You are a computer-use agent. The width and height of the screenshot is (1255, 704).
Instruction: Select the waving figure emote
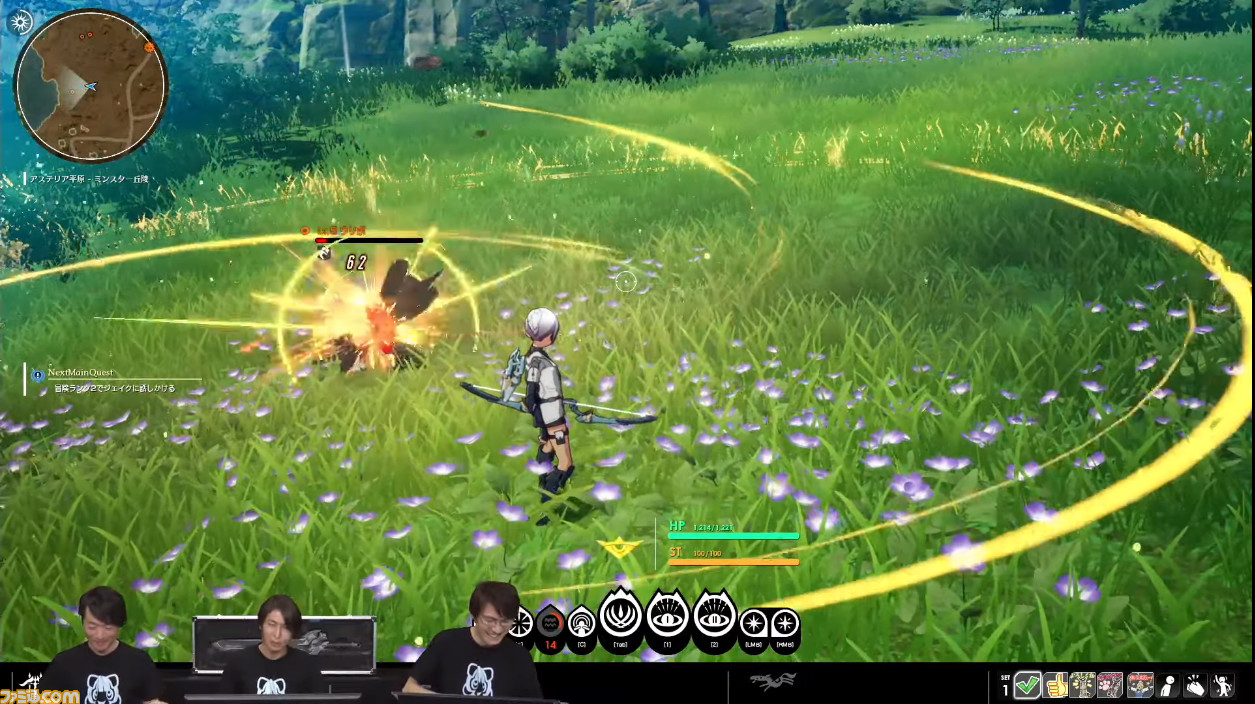click(x=1222, y=685)
